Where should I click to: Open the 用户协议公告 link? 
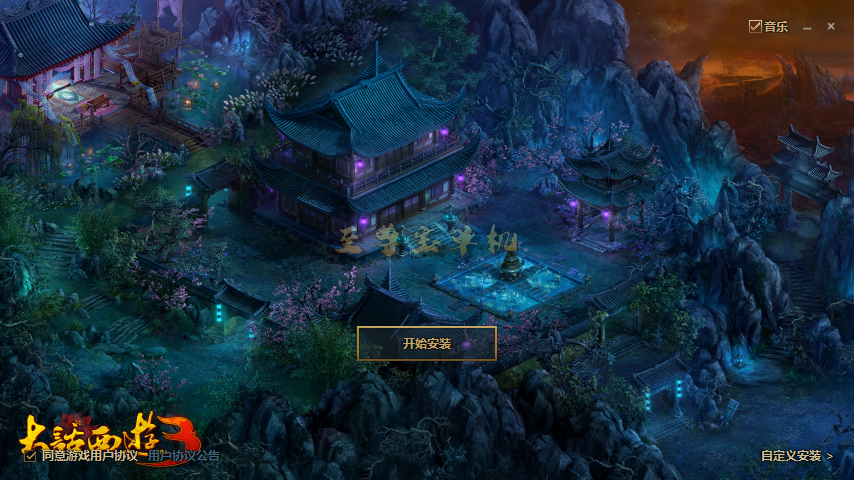pos(184,455)
